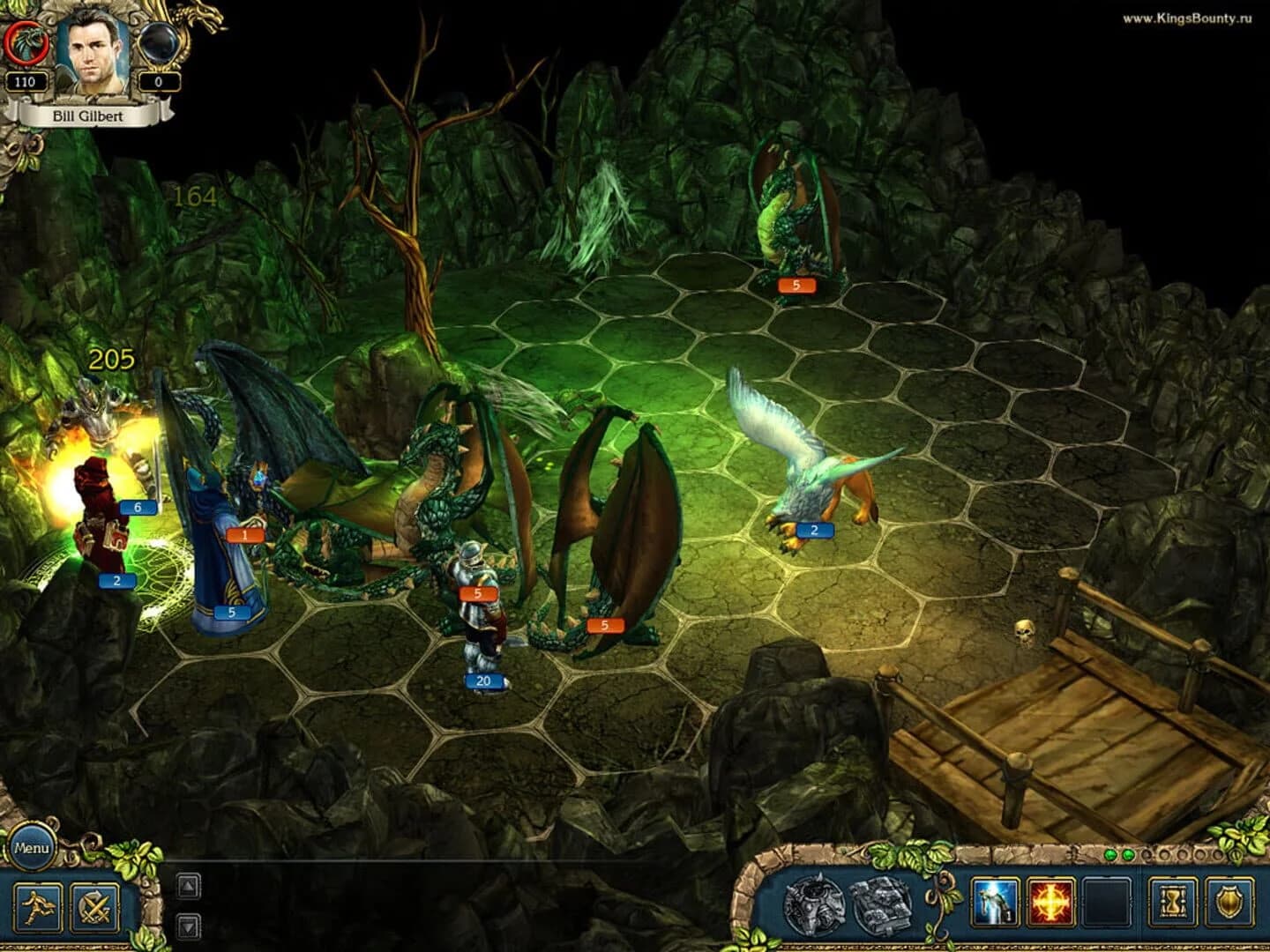The width and height of the screenshot is (1270, 952).
Task: Select the glowing hand quick-cast spell slot
Action: 995,901
